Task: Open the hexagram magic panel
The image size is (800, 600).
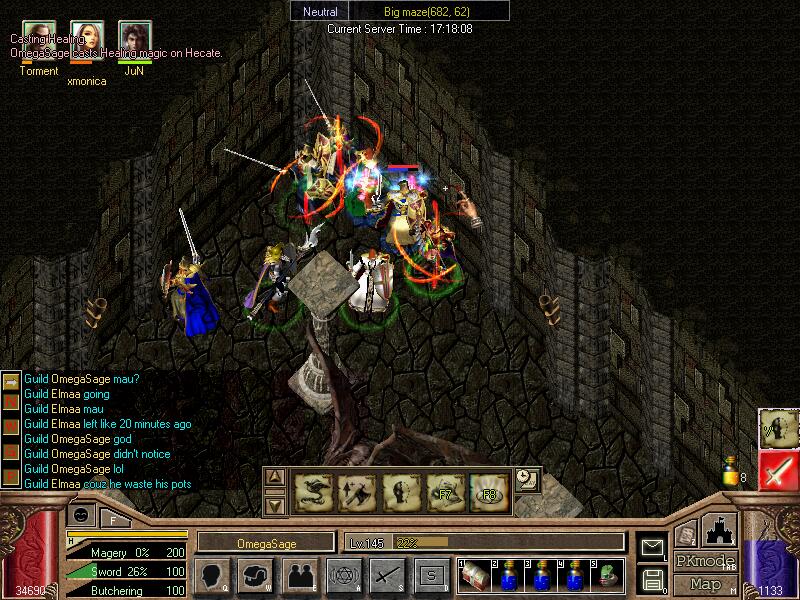Action: tap(343, 575)
